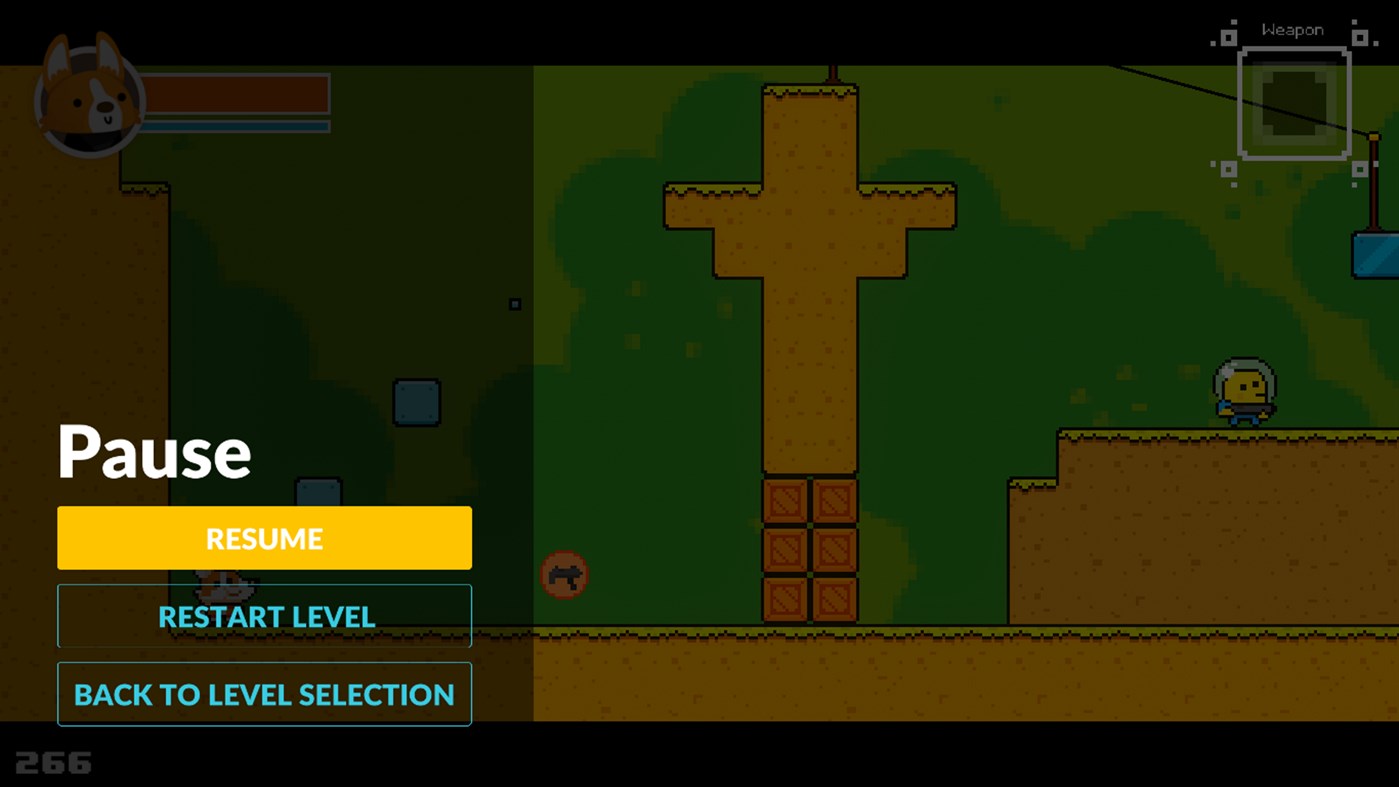
Task: Click the tiny white pixel marker midair
Action: coord(516,302)
